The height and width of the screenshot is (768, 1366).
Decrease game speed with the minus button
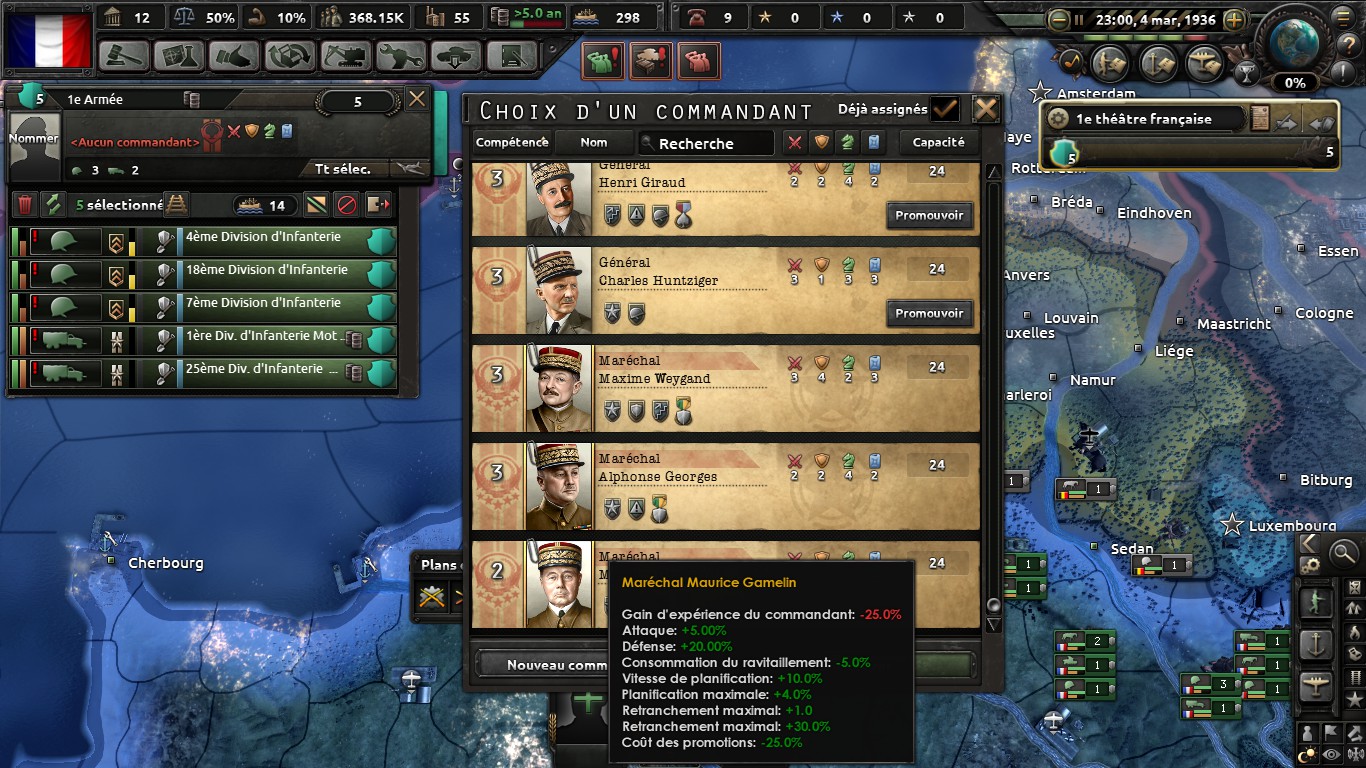click(1060, 19)
